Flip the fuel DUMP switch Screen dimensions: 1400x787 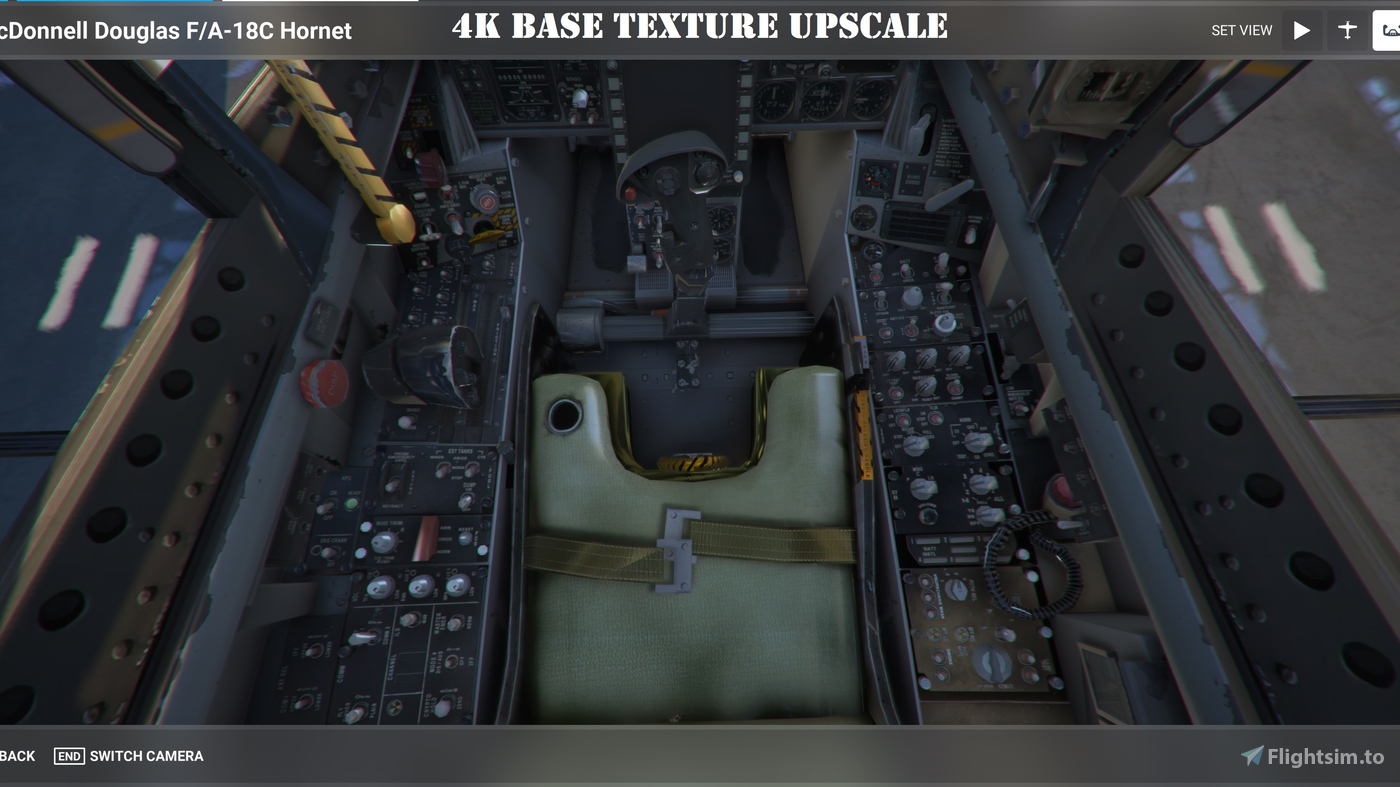click(465, 500)
